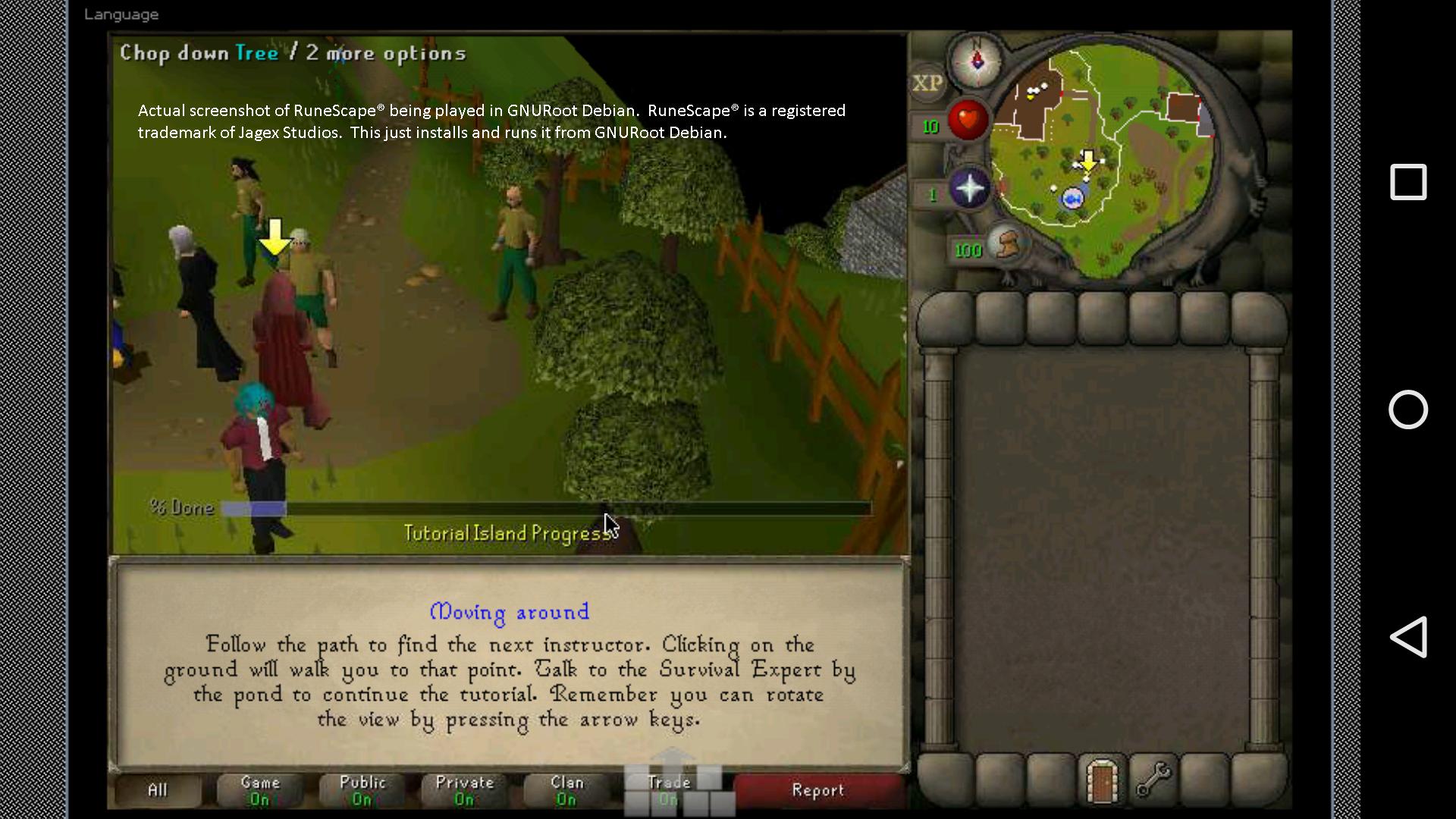The height and width of the screenshot is (819, 1456).
Task: Click the XP counter orb
Action: pos(927,83)
